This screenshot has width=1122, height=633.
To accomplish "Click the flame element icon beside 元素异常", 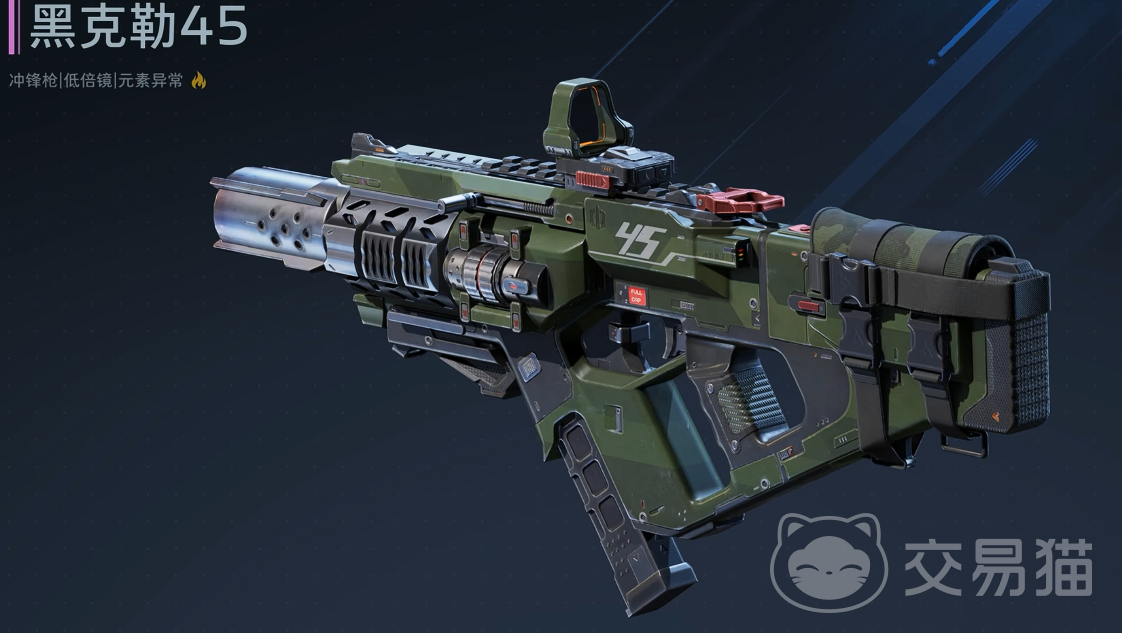I will tap(198, 81).
